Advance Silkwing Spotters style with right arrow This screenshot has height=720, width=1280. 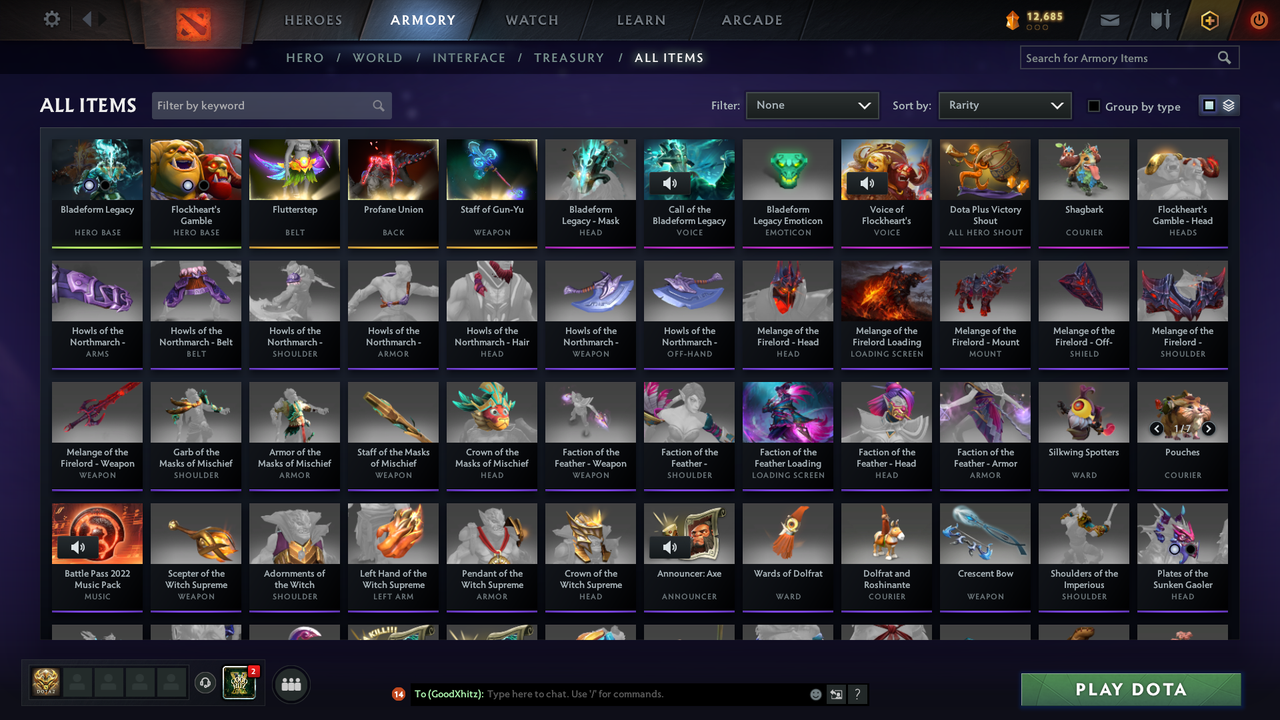[x=1207, y=428]
